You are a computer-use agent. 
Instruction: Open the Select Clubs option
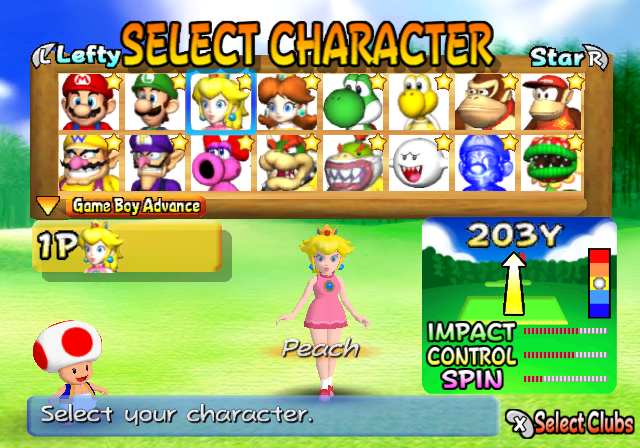tap(570, 421)
